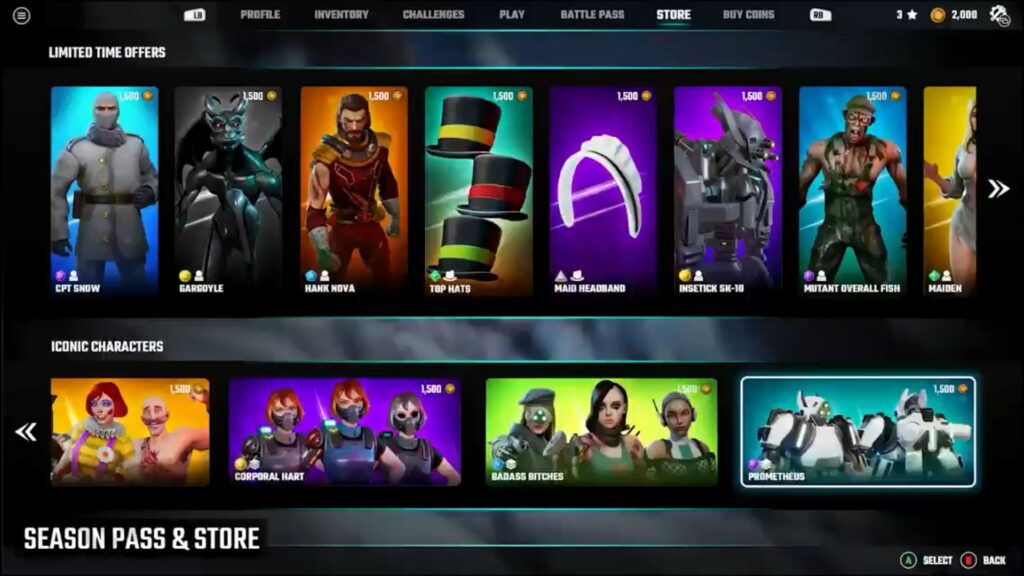The width and height of the screenshot is (1024, 576).
Task: Select the Play tab
Action: [x=512, y=15]
